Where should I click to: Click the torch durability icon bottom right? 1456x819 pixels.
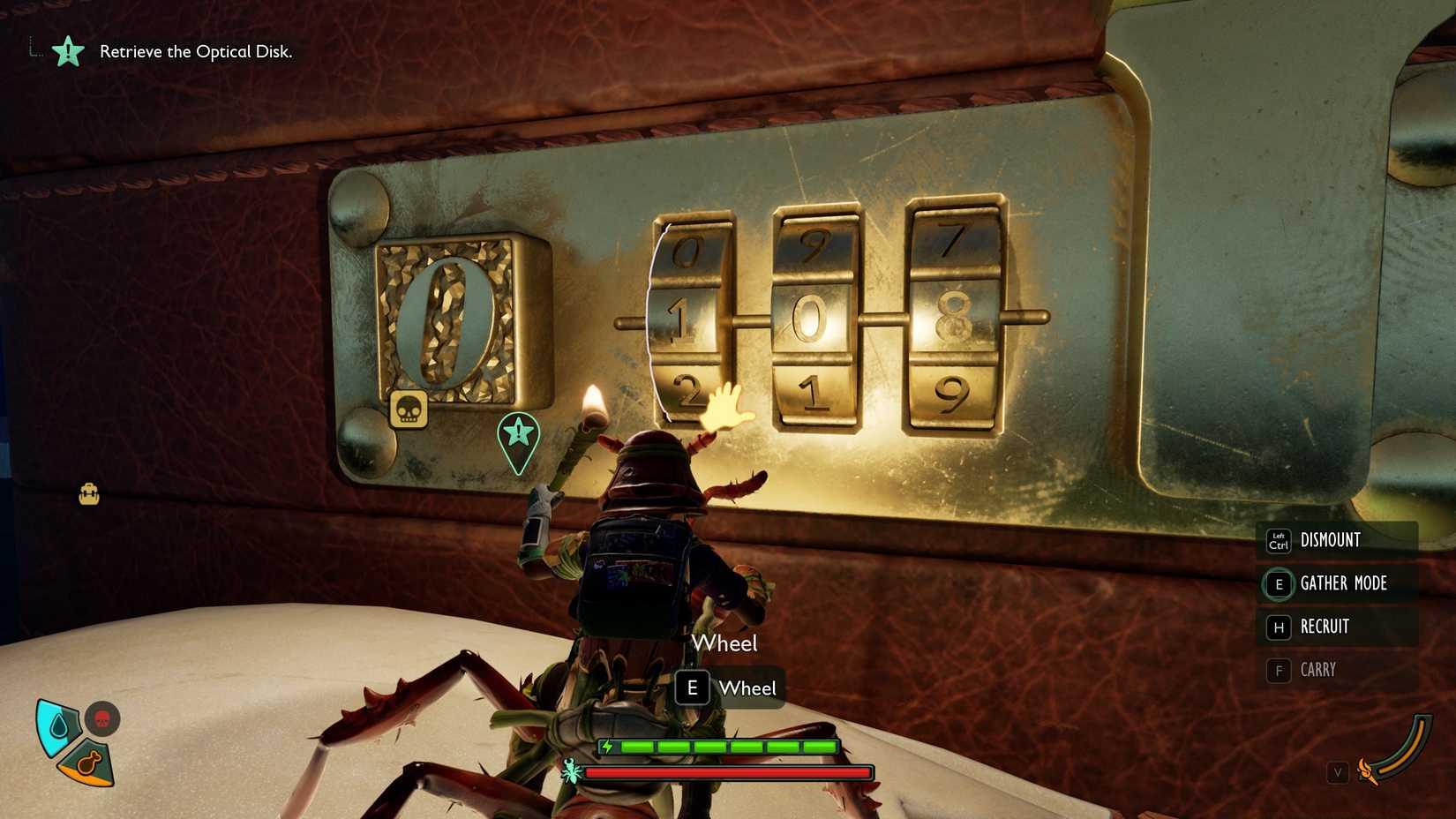(x=1367, y=770)
